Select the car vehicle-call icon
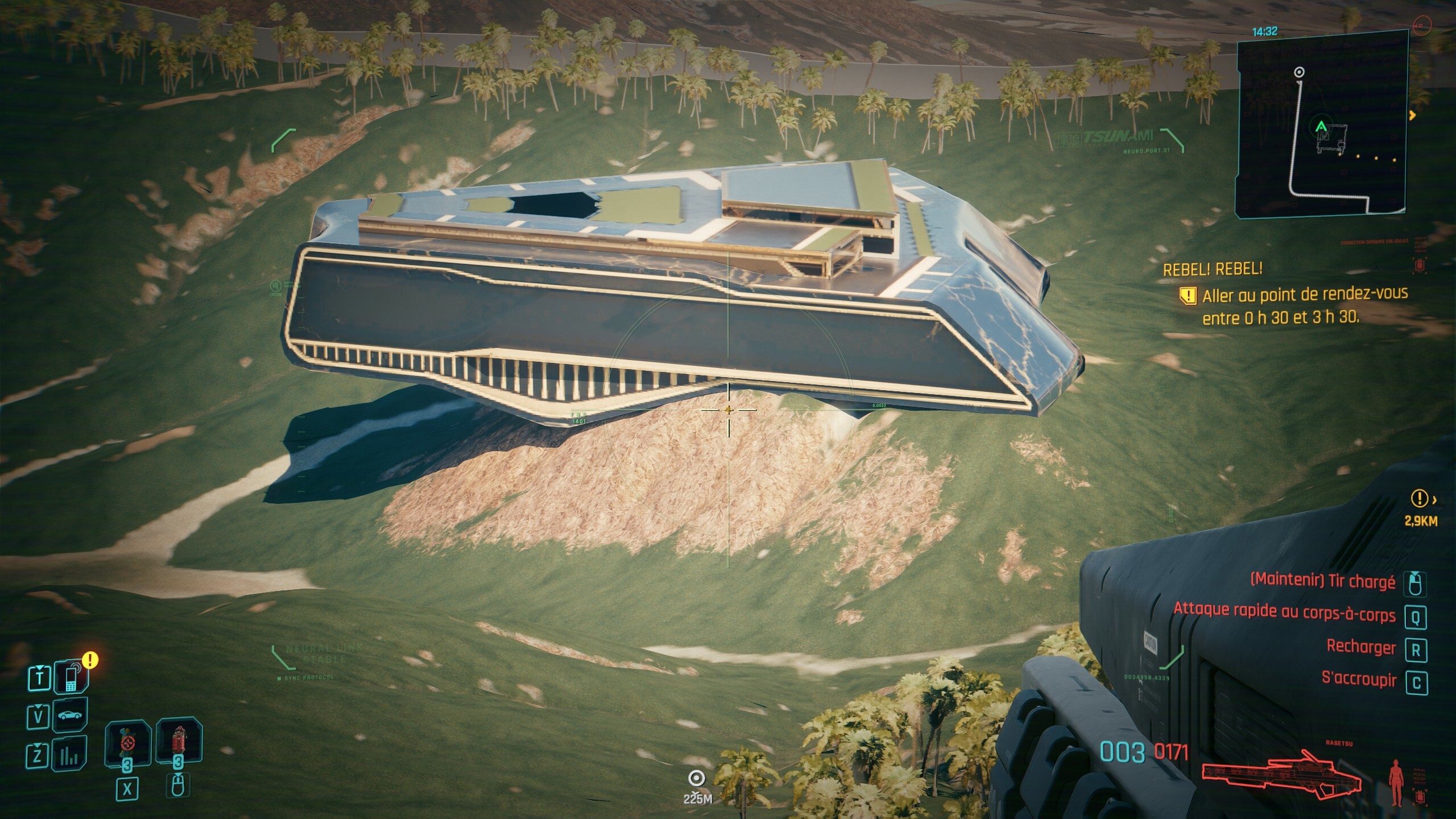This screenshot has height=819, width=1456. coord(69,715)
